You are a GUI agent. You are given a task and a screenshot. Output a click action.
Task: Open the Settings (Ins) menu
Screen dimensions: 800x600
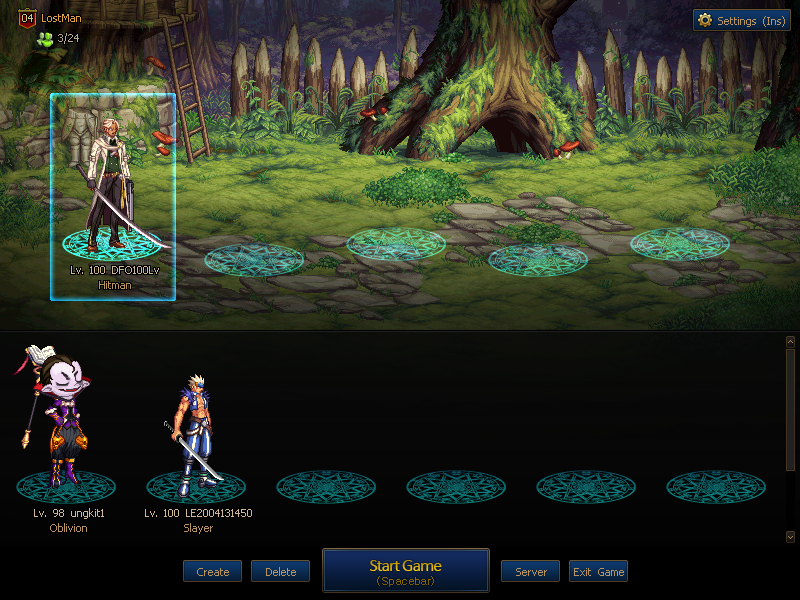tap(741, 20)
